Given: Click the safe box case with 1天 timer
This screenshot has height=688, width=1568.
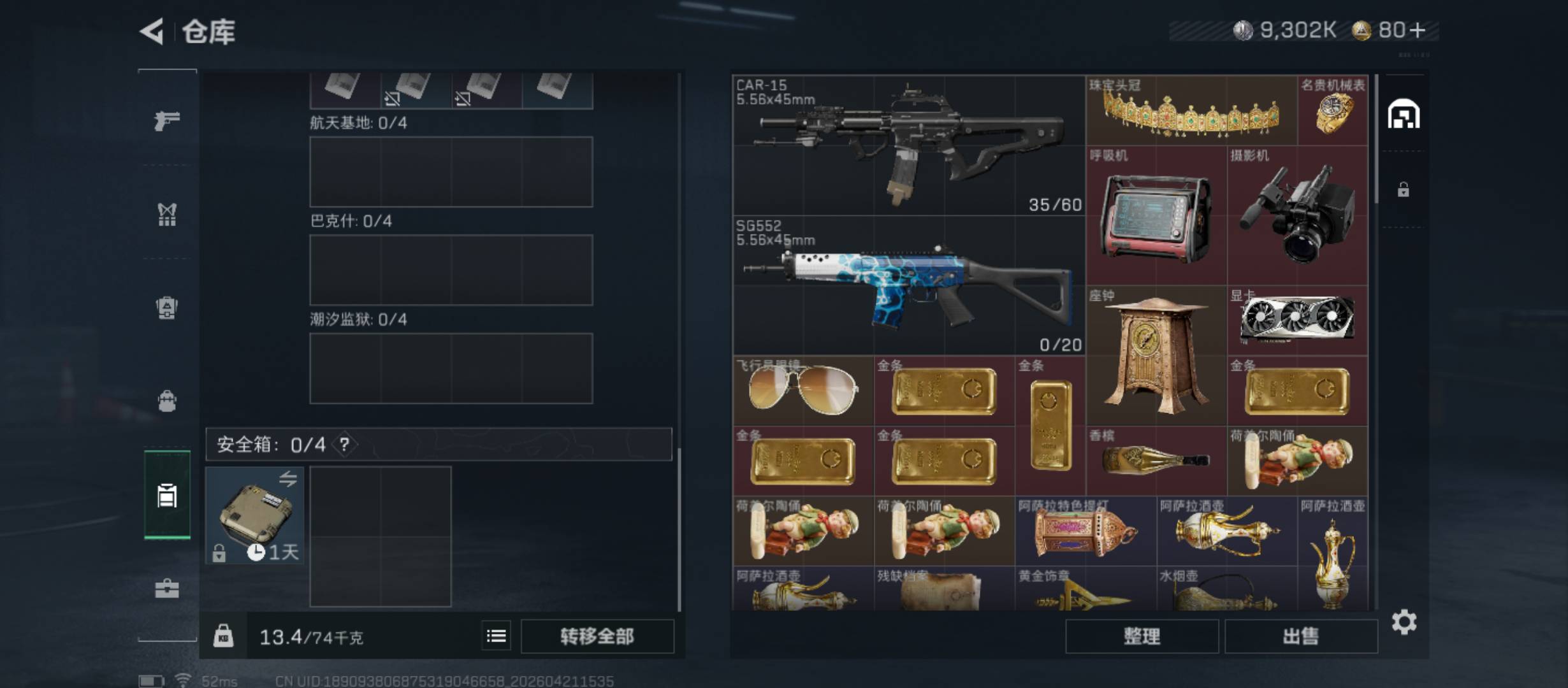Looking at the screenshot, I should 255,515.
